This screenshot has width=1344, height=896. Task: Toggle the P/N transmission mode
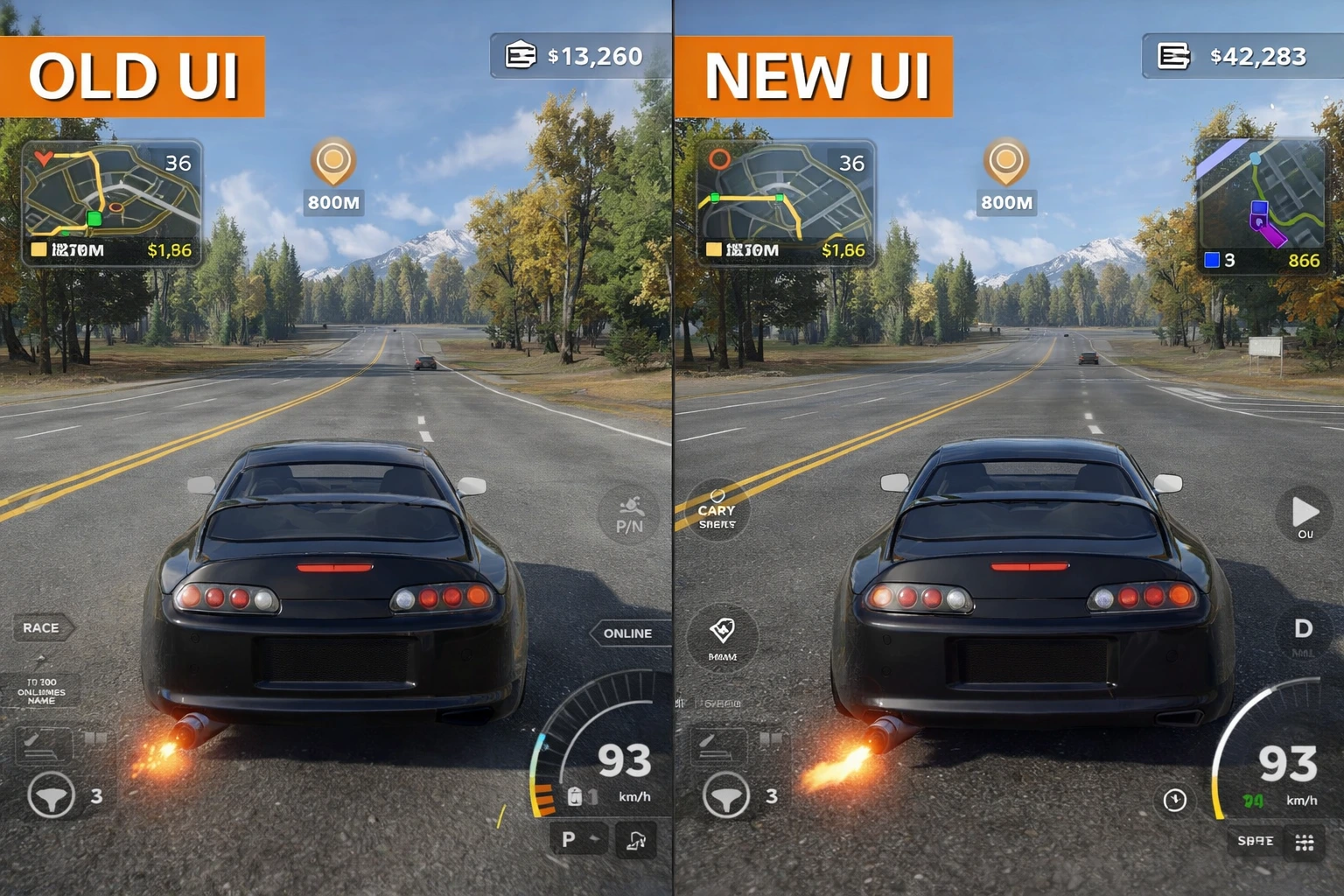pos(629,516)
